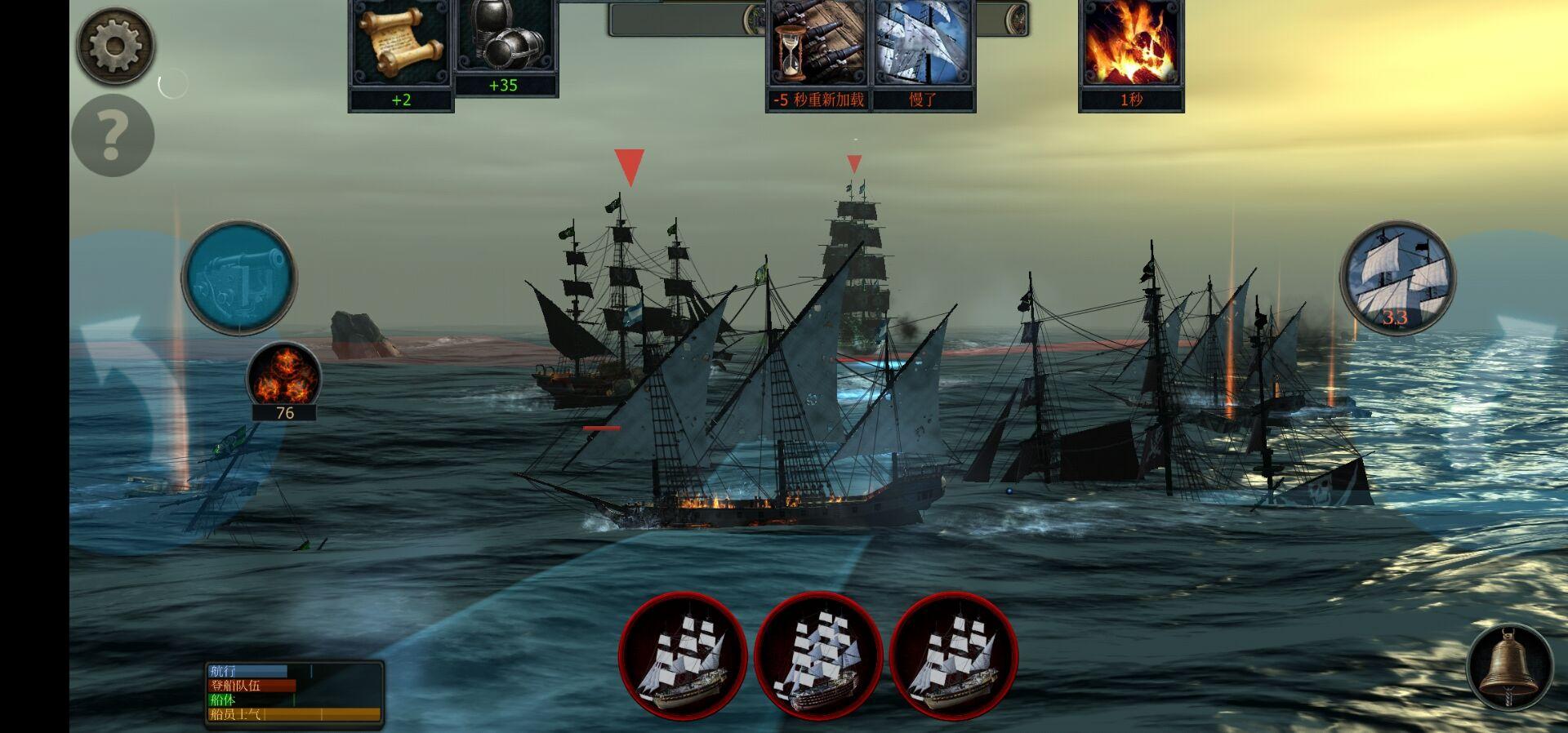
Task: Fire the cannon using the blue cannon button
Action: point(239,277)
